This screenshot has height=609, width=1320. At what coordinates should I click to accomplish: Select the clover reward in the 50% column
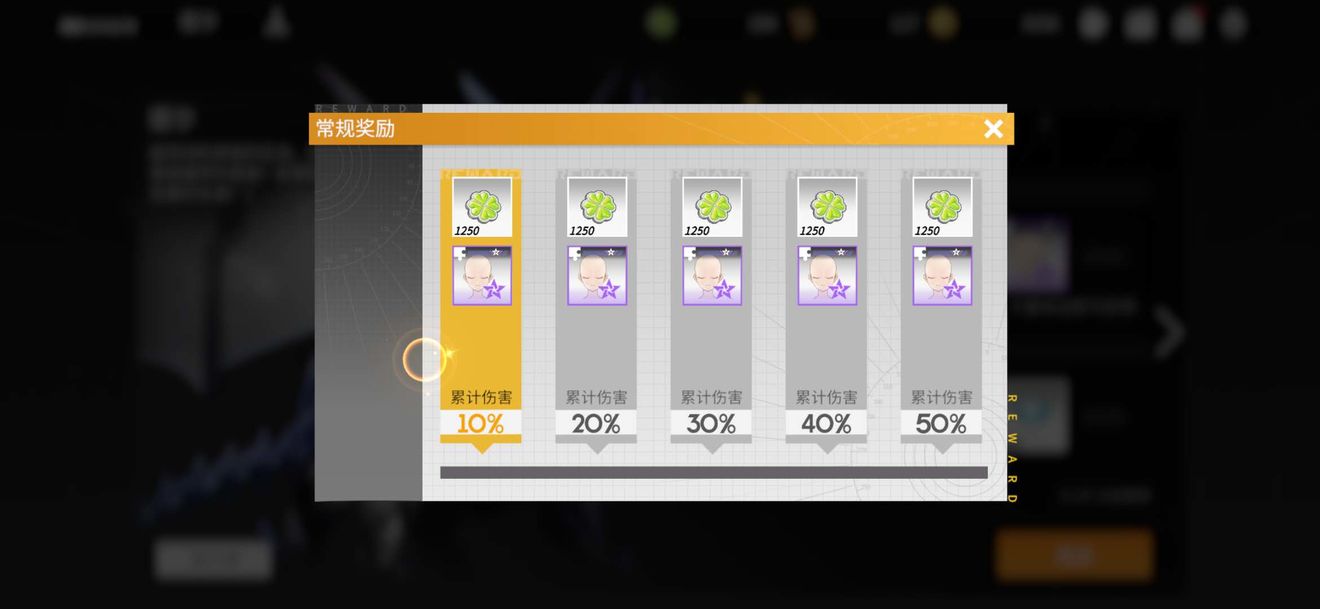(942, 207)
